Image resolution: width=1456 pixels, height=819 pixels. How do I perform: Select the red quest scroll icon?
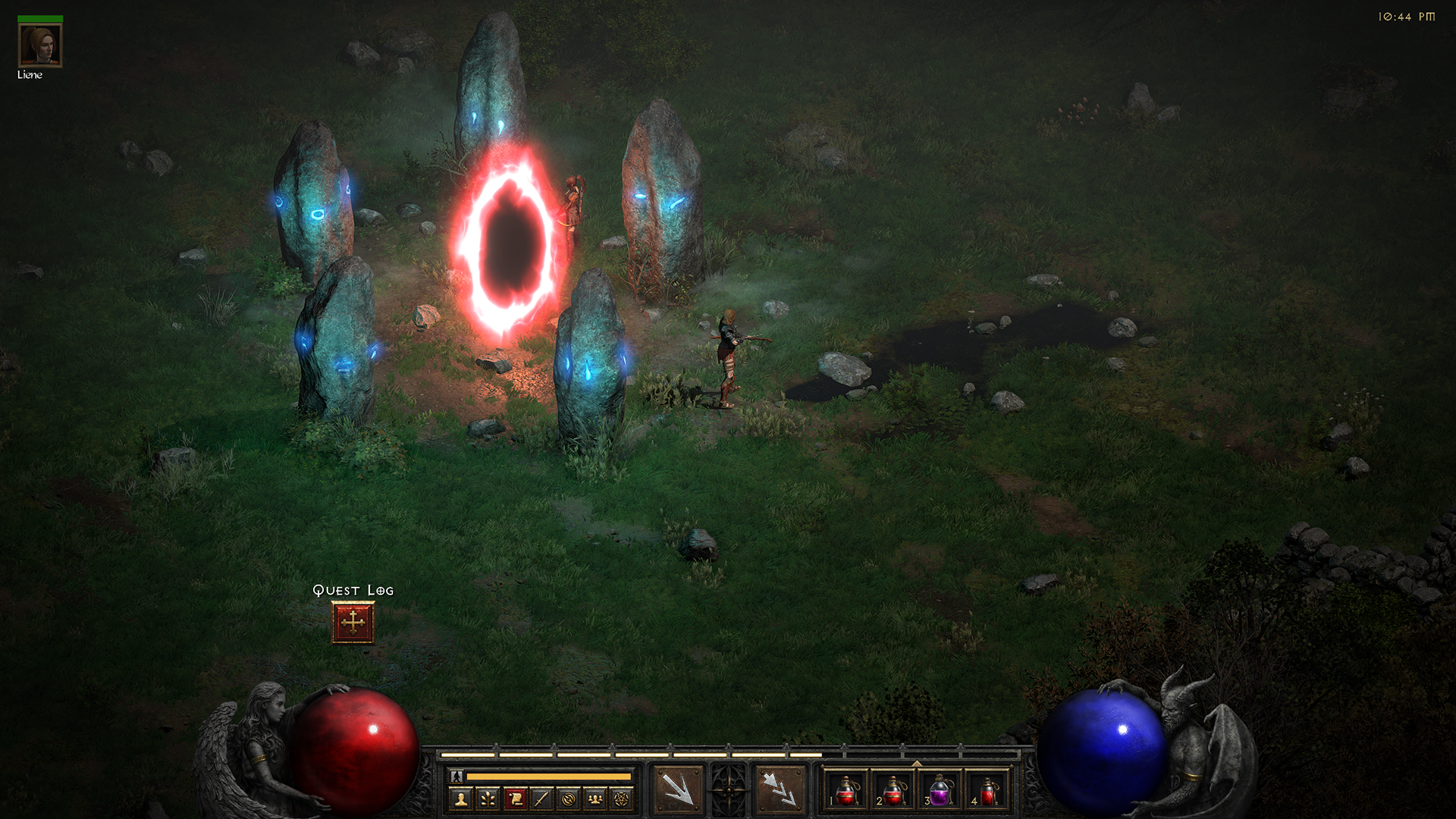pyautogui.click(x=515, y=799)
